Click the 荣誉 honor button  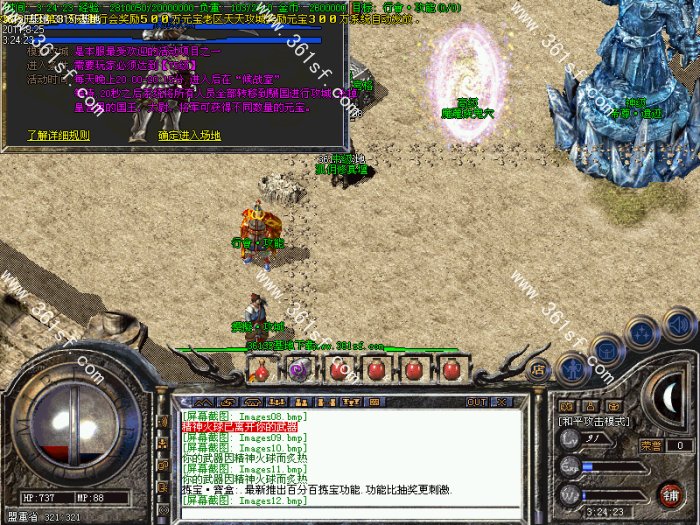click(x=650, y=445)
